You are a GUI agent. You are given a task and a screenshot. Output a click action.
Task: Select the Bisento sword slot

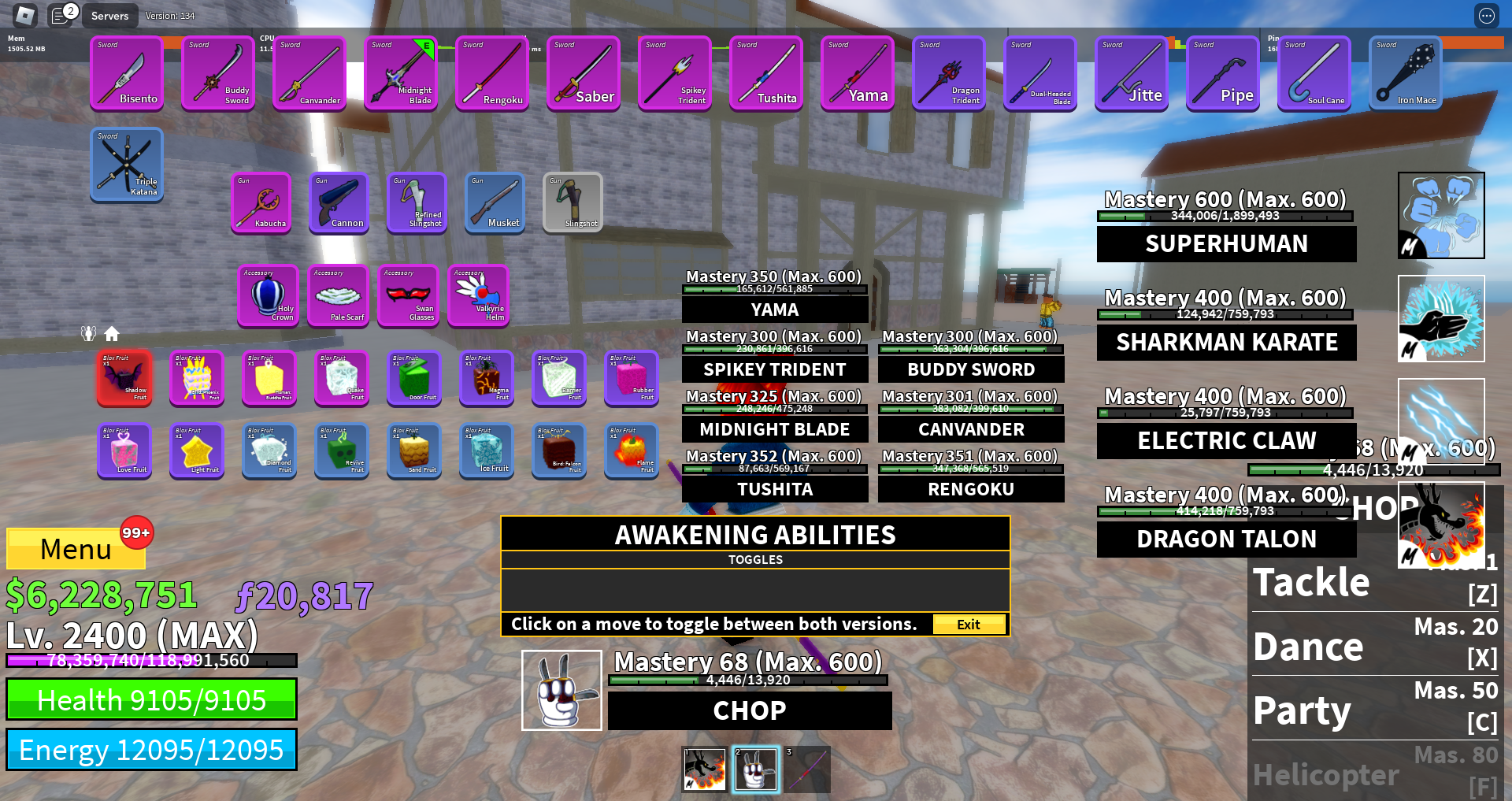point(127,73)
